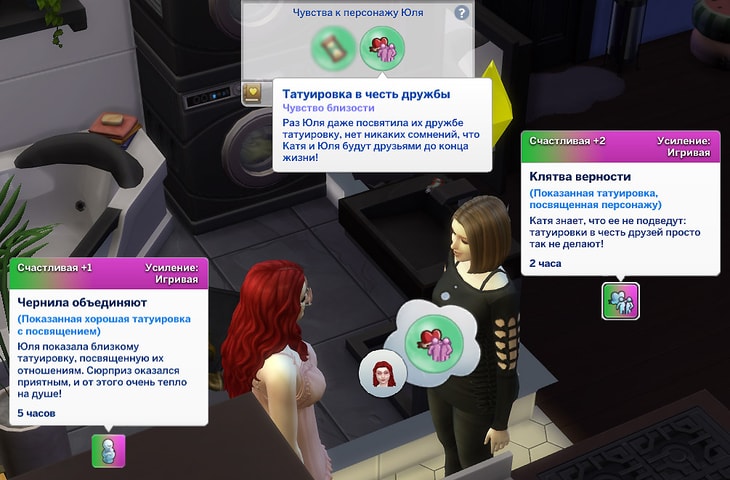Select the hourglass sentiment icon
The height and width of the screenshot is (480, 730).
pos(332,48)
